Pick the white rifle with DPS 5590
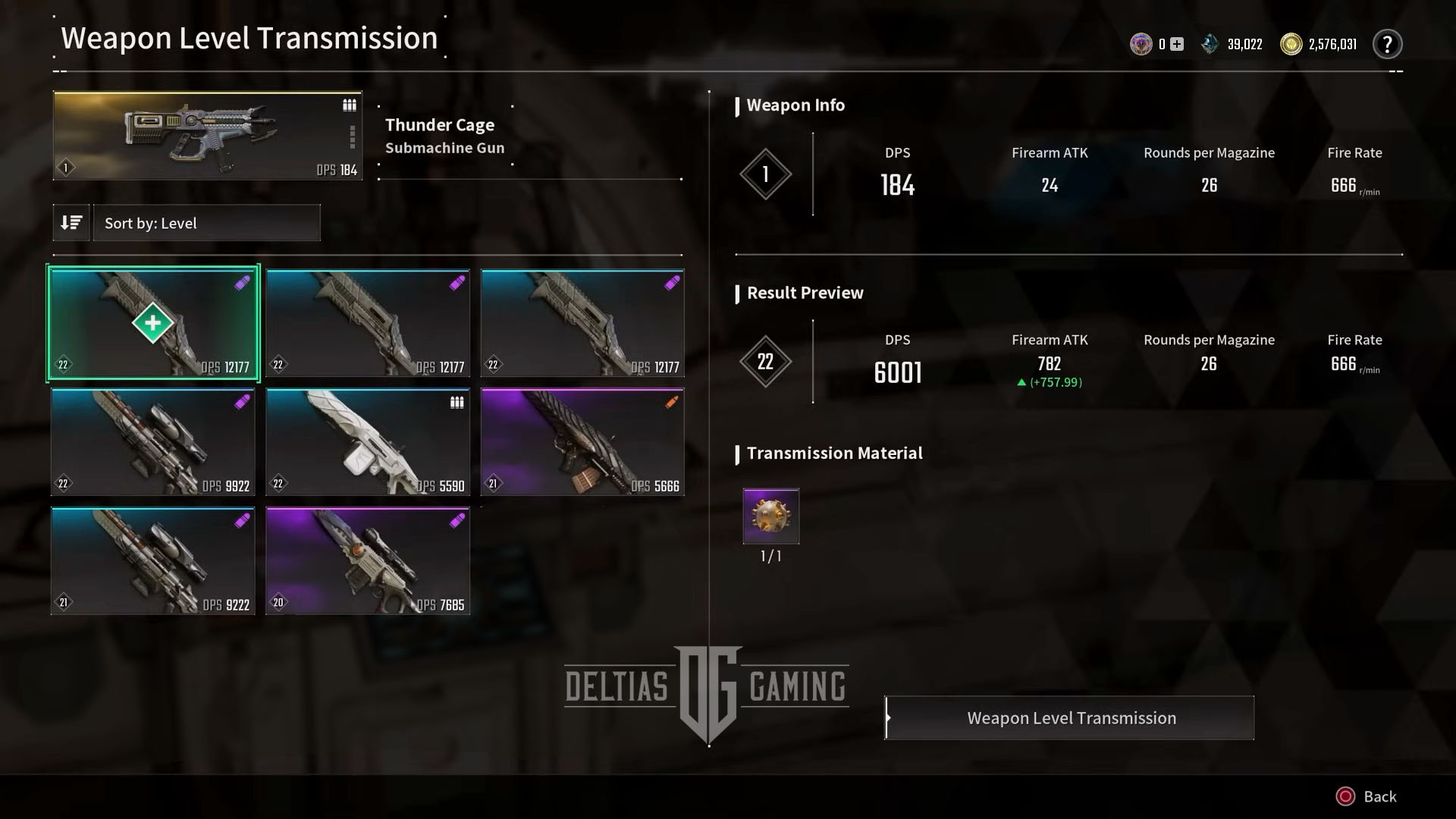1456x819 pixels. (x=368, y=442)
